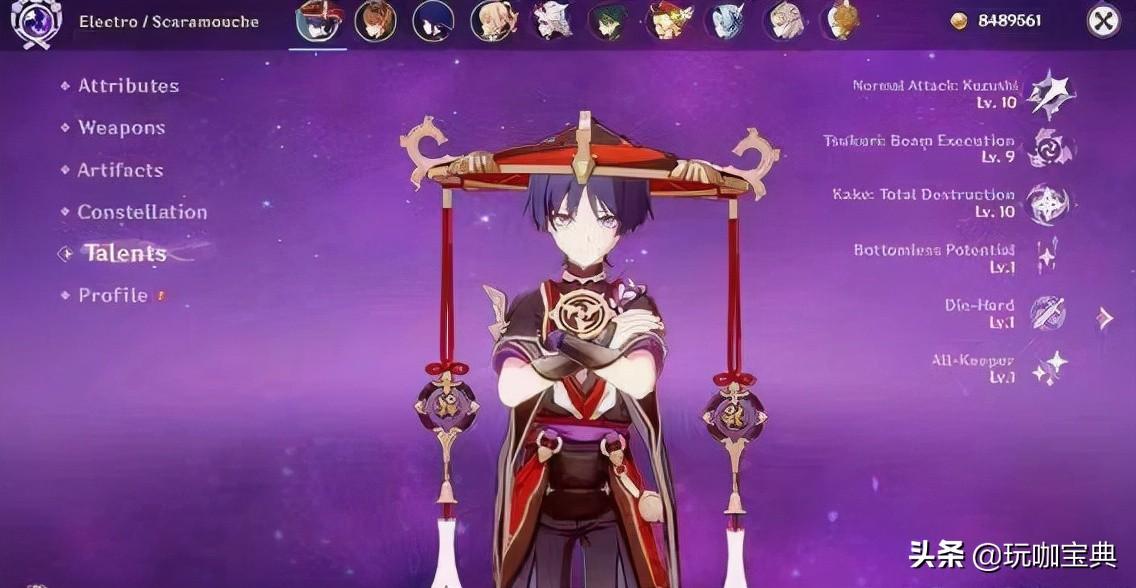This screenshot has width=1136, height=588.
Task: Select the Scaramouche portrait with red hat
Action: point(318,21)
